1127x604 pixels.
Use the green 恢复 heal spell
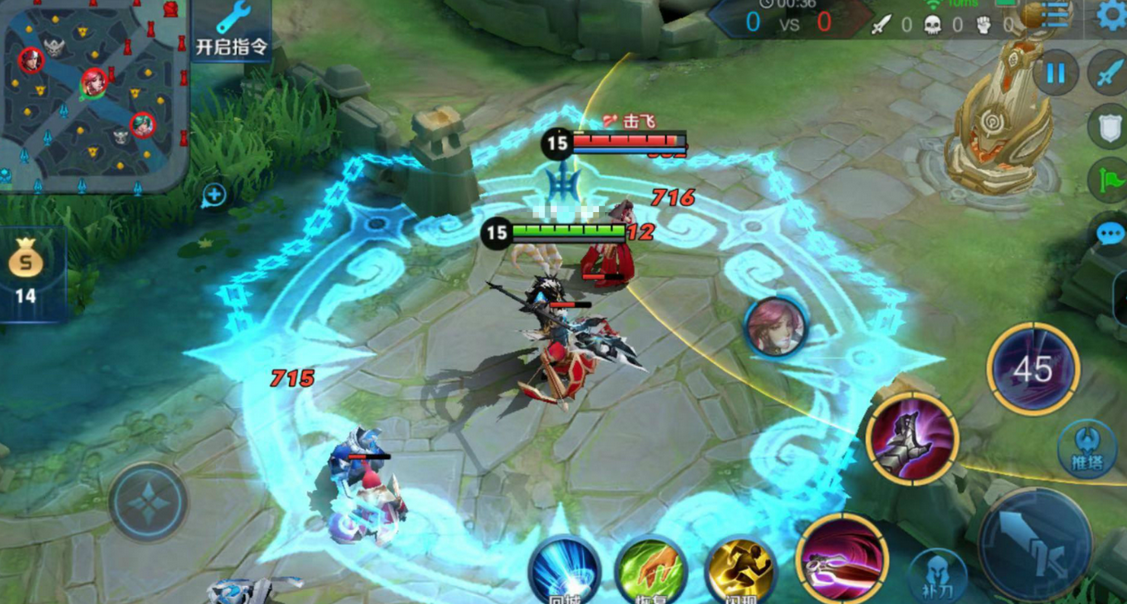click(x=650, y=572)
